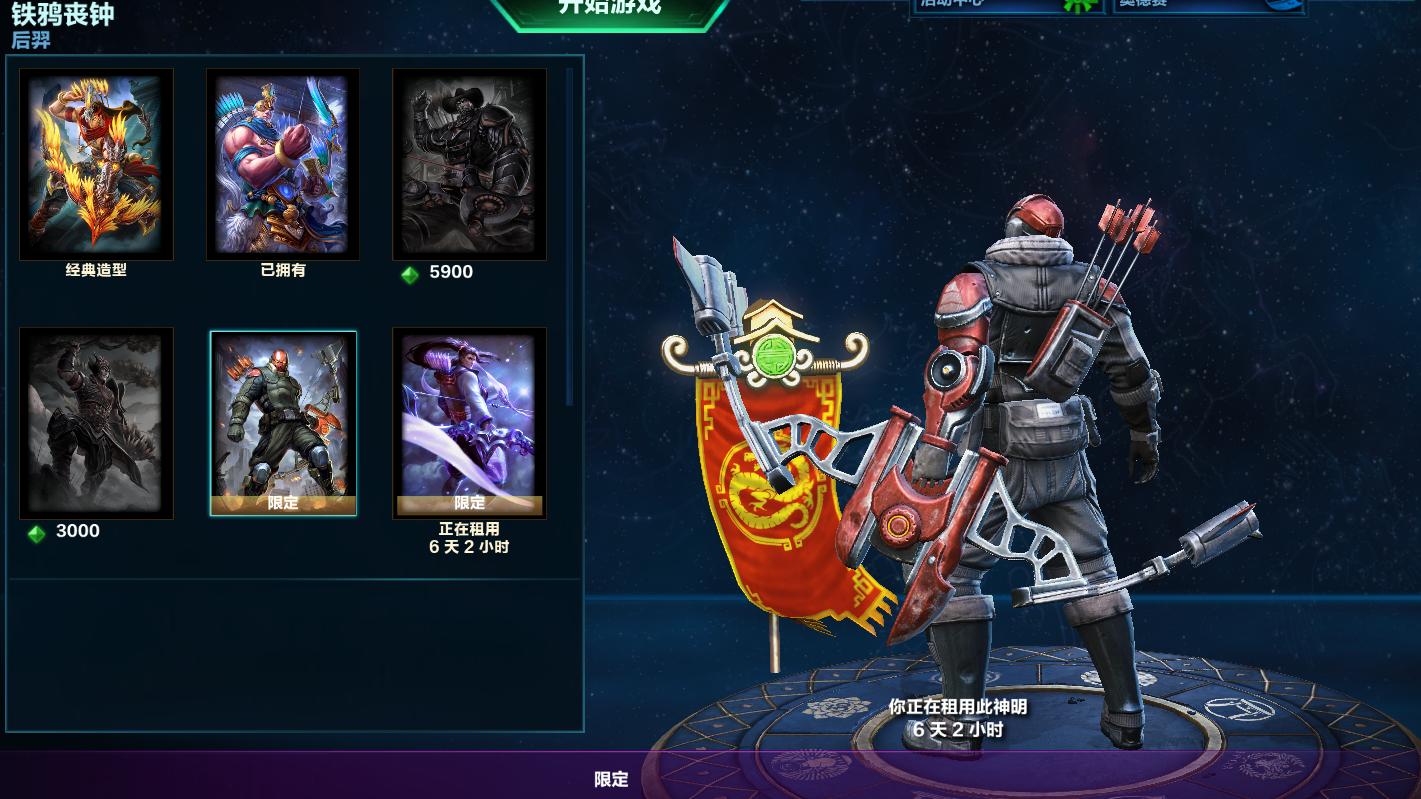Image resolution: width=1421 pixels, height=799 pixels.
Task: Open the Activity Center gift icon
Action: [x=1075, y=6]
